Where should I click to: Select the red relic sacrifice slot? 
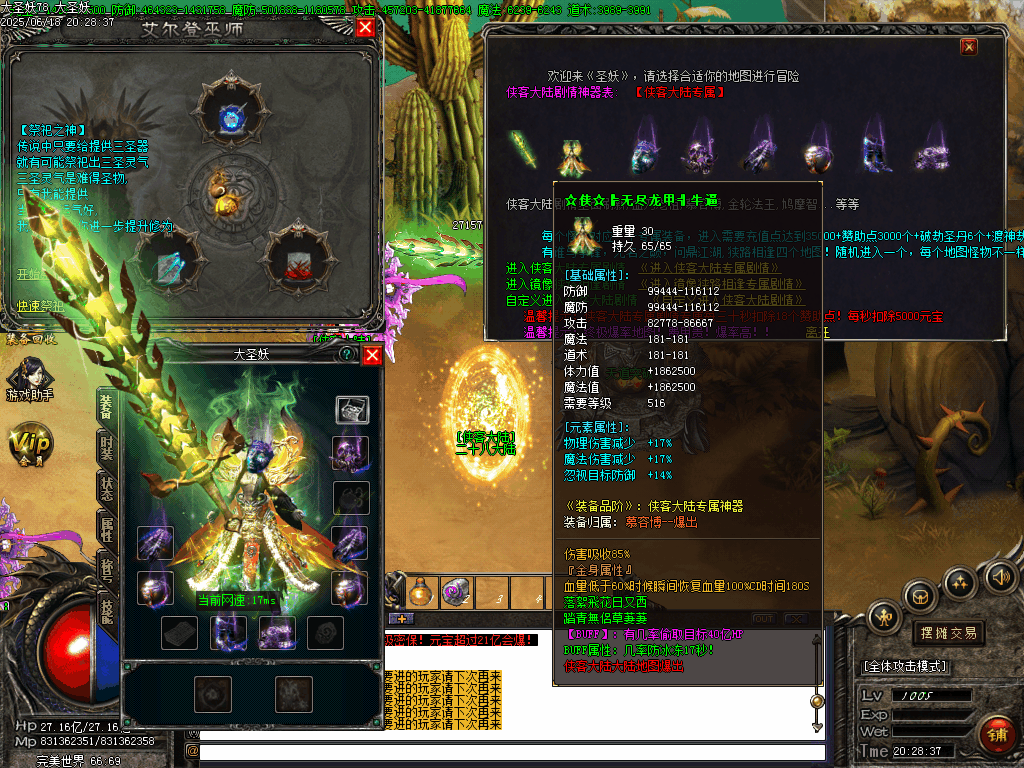296,258
